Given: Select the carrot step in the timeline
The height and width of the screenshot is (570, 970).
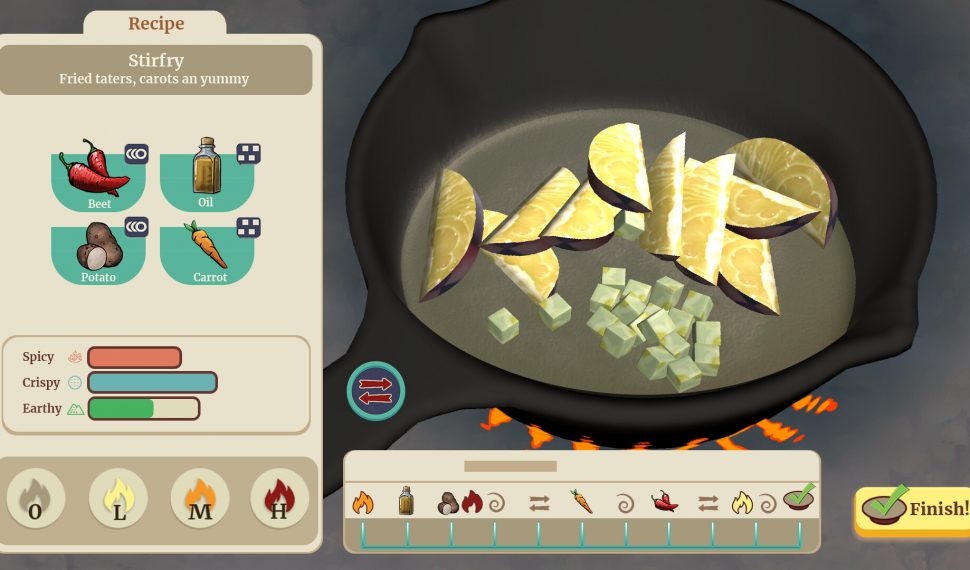Looking at the screenshot, I should click(582, 501).
